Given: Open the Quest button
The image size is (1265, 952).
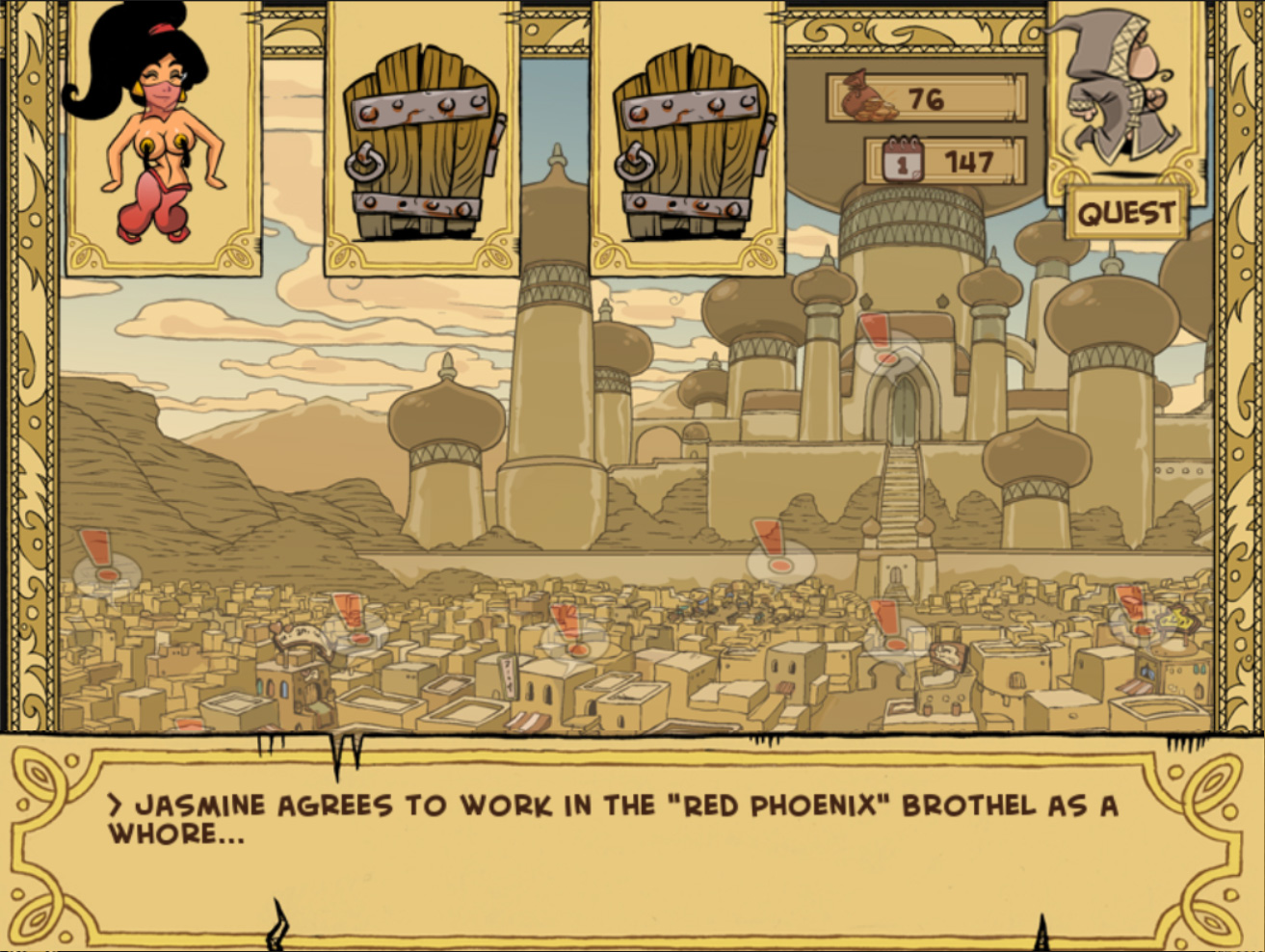Looking at the screenshot, I should (1125, 212).
